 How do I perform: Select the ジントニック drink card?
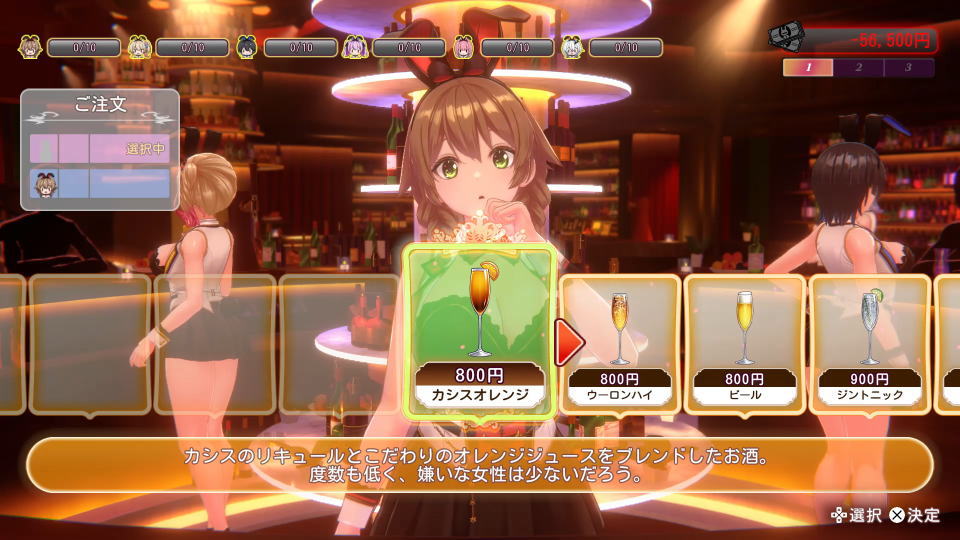[x=868, y=340]
